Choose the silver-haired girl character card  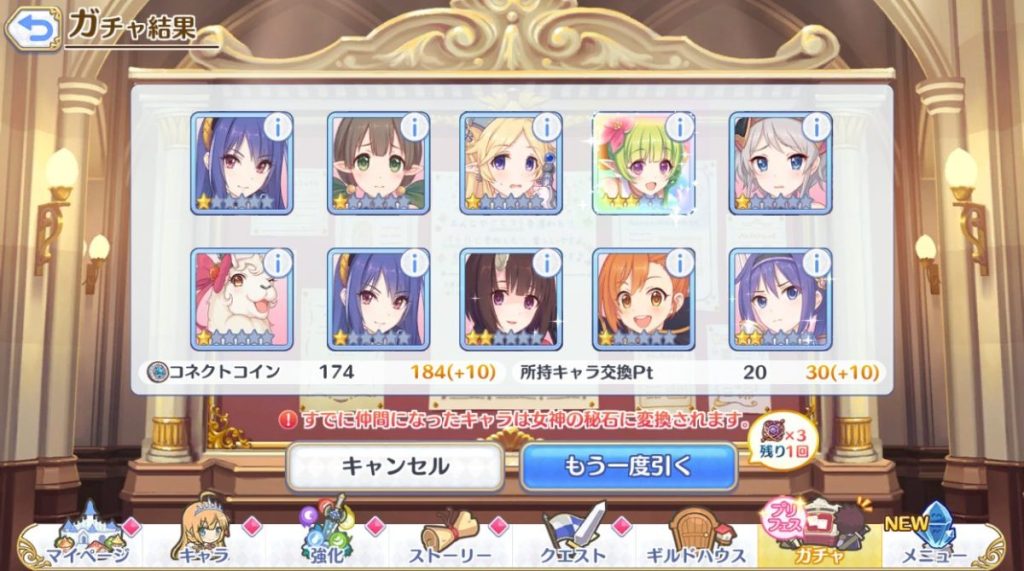click(780, 162)
